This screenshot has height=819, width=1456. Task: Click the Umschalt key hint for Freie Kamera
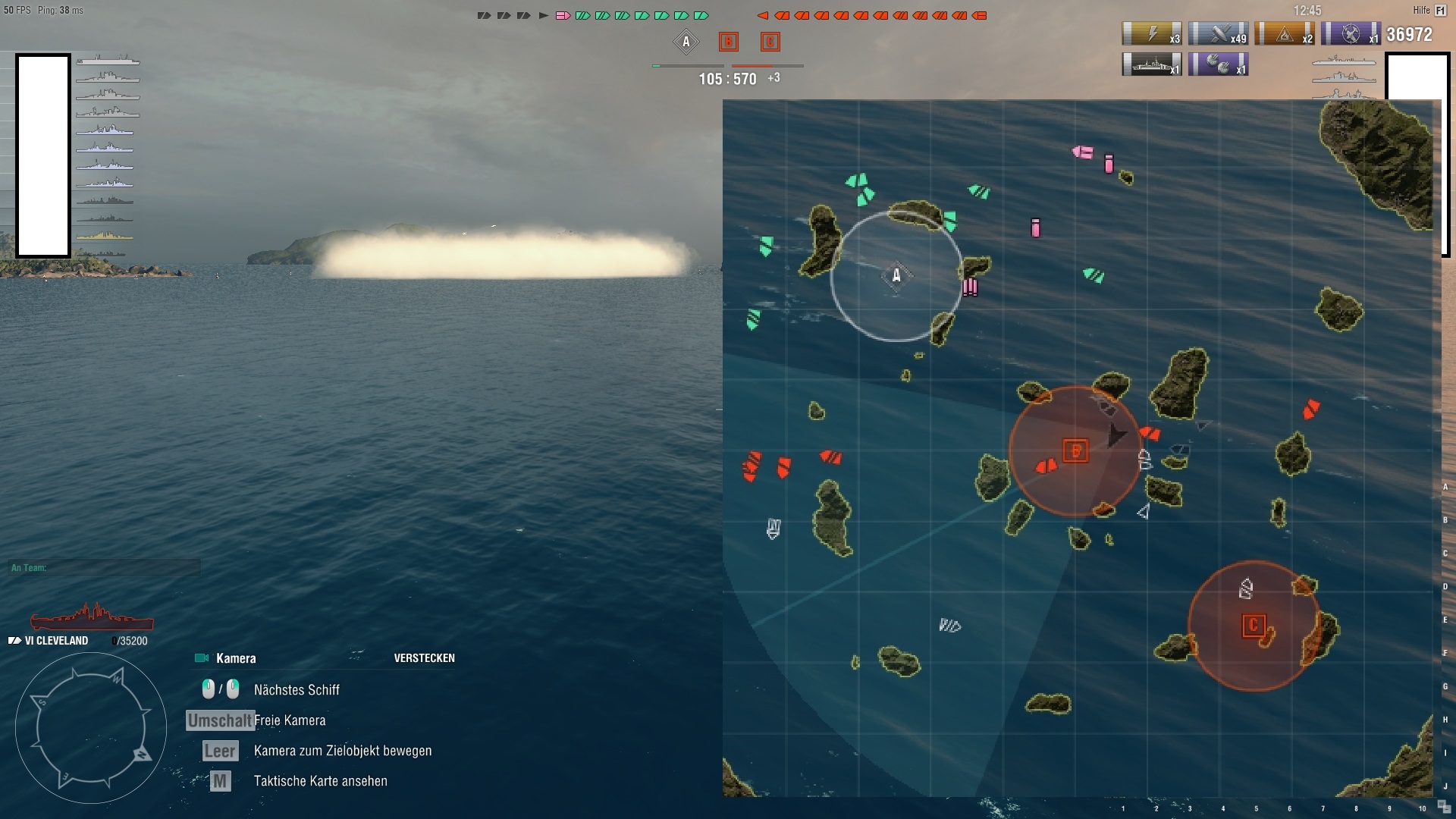click(x=219, y=720)
